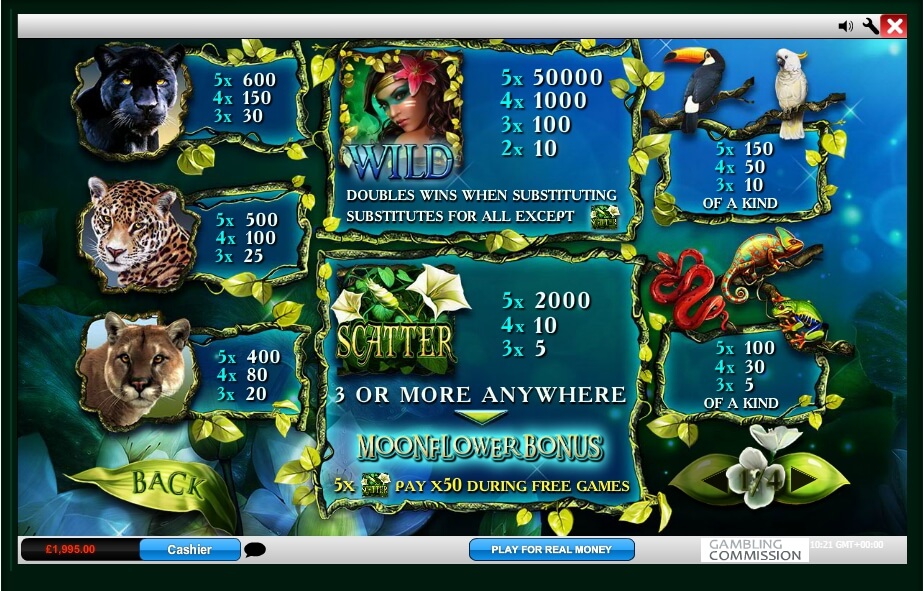Open the chat speech bubble icon
The image size is (923, 591).
[255, 549]
